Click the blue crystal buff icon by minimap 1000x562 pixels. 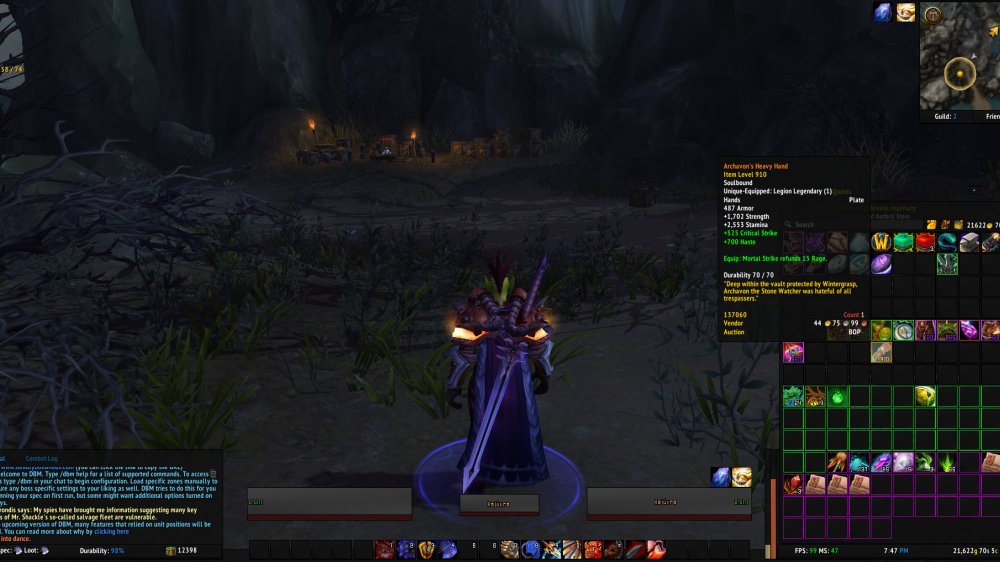tap(883, 13)
